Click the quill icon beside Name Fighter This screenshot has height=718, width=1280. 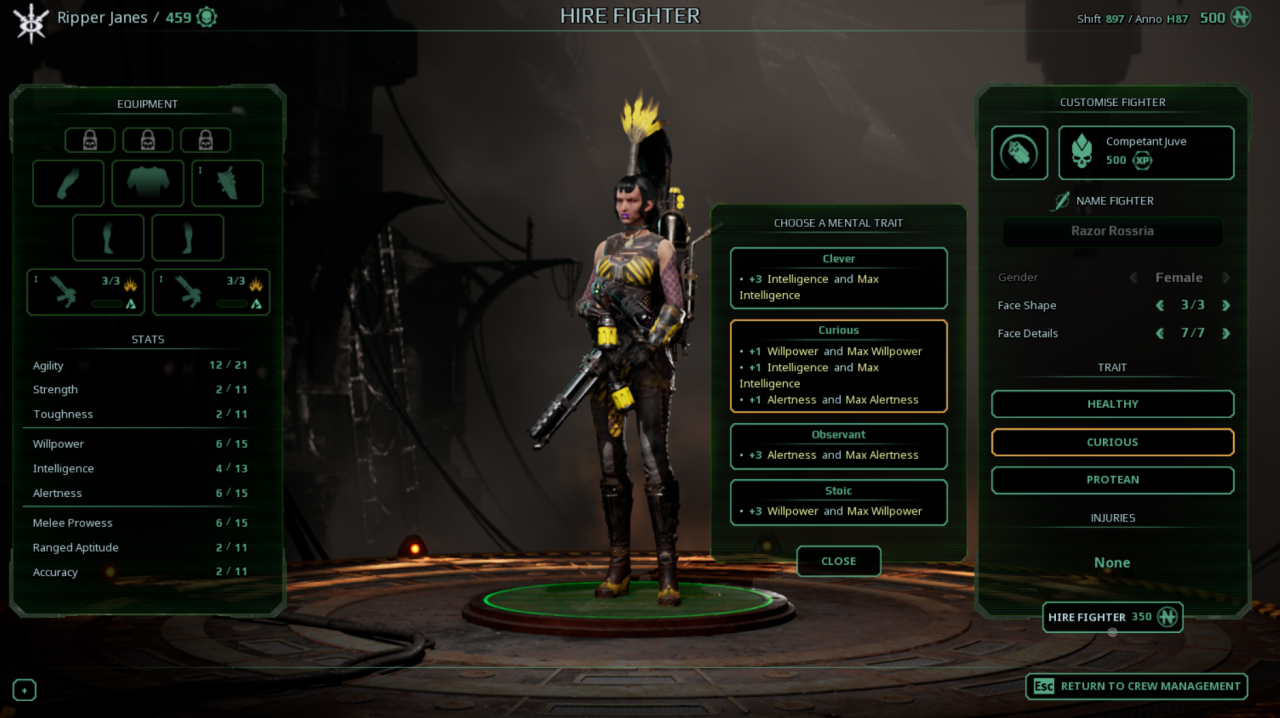point(1060,201)
